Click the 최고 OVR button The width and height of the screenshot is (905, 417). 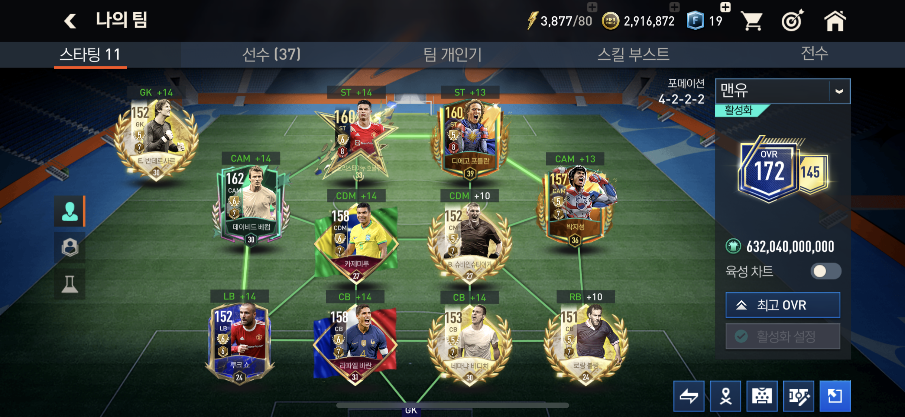(x=783, y=305)
